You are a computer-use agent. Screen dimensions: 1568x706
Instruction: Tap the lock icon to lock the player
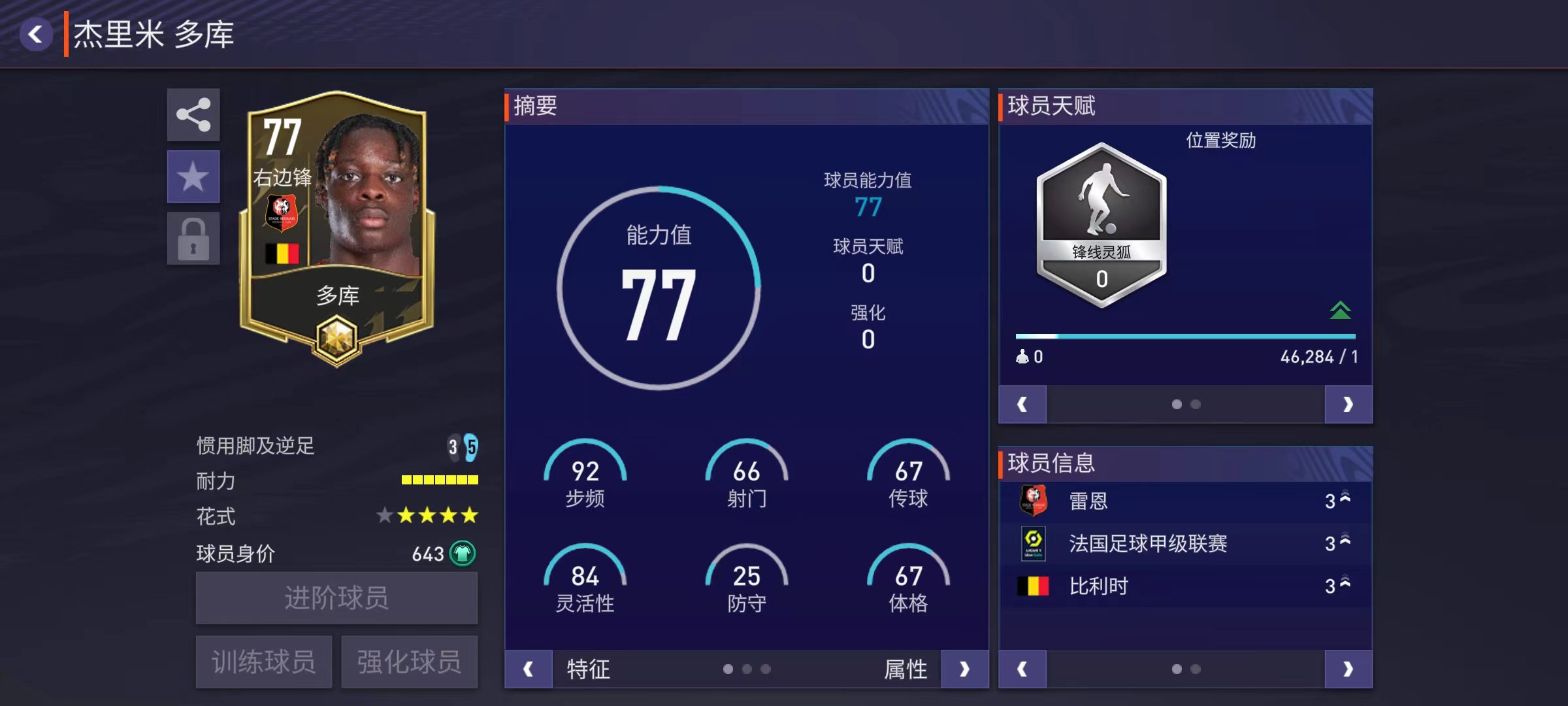click(193, 235)
